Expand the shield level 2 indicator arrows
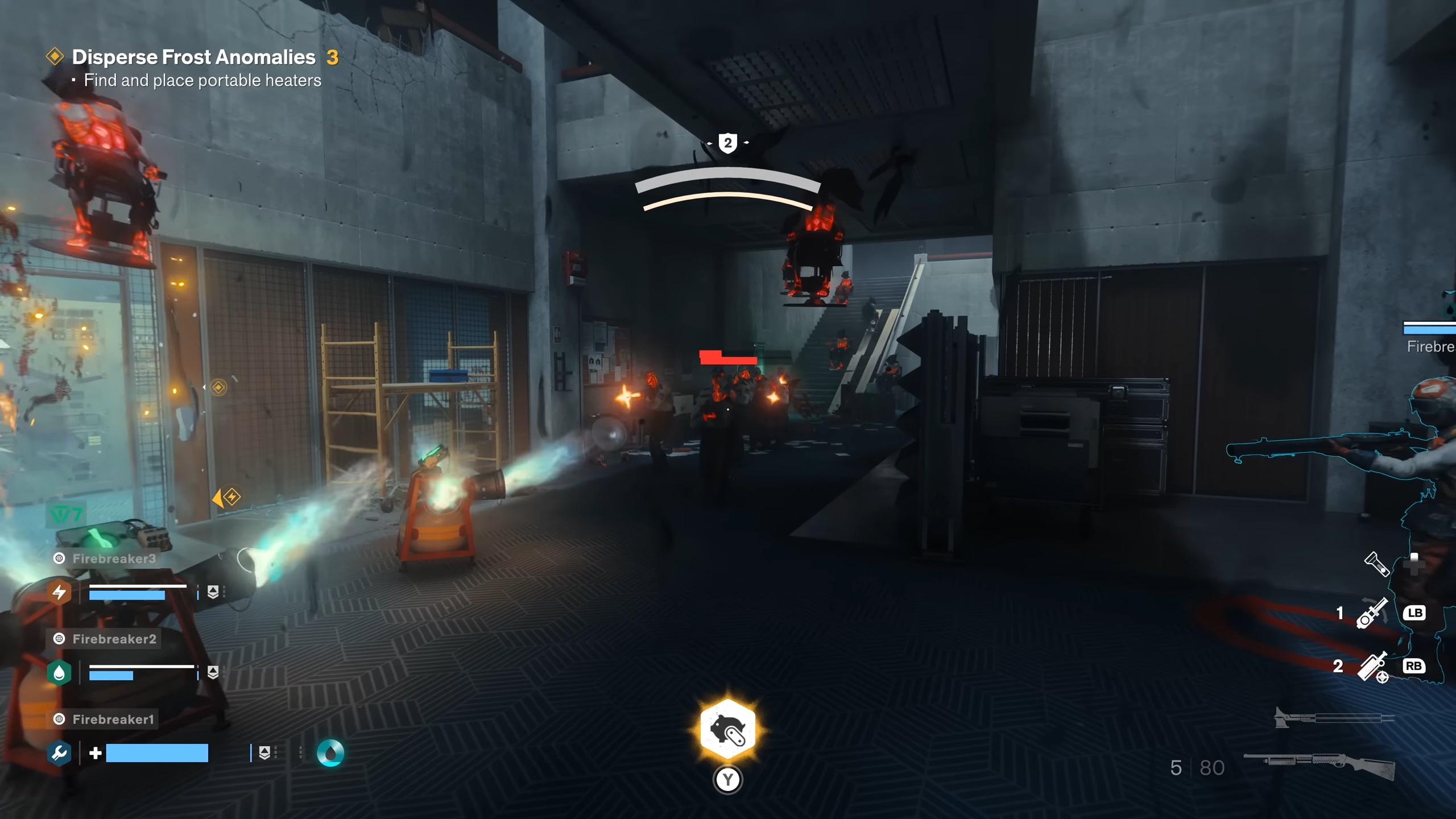This screenshot has width=1456, height=819. click(x=729, y=143)
